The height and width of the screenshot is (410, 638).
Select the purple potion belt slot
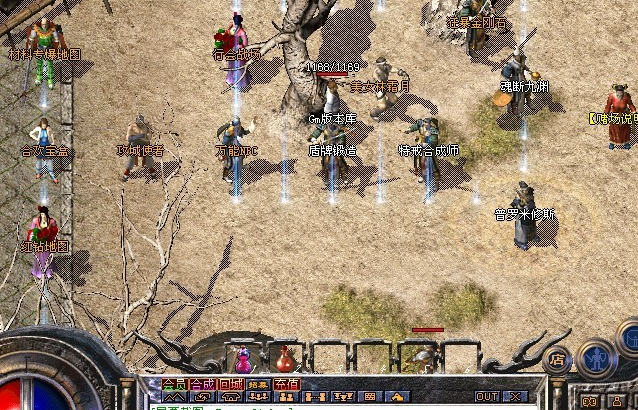pyautogui.click(x=243, y=357)
